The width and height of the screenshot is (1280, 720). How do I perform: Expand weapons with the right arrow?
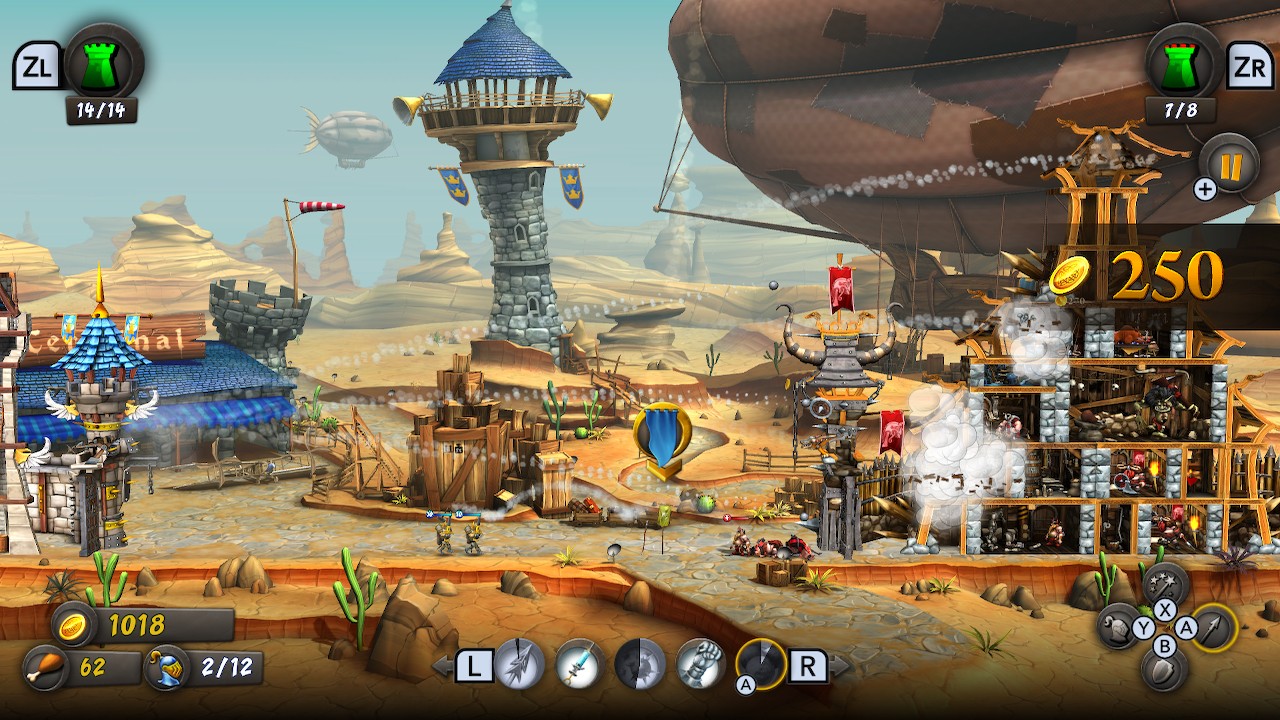[x=837, y=665]
